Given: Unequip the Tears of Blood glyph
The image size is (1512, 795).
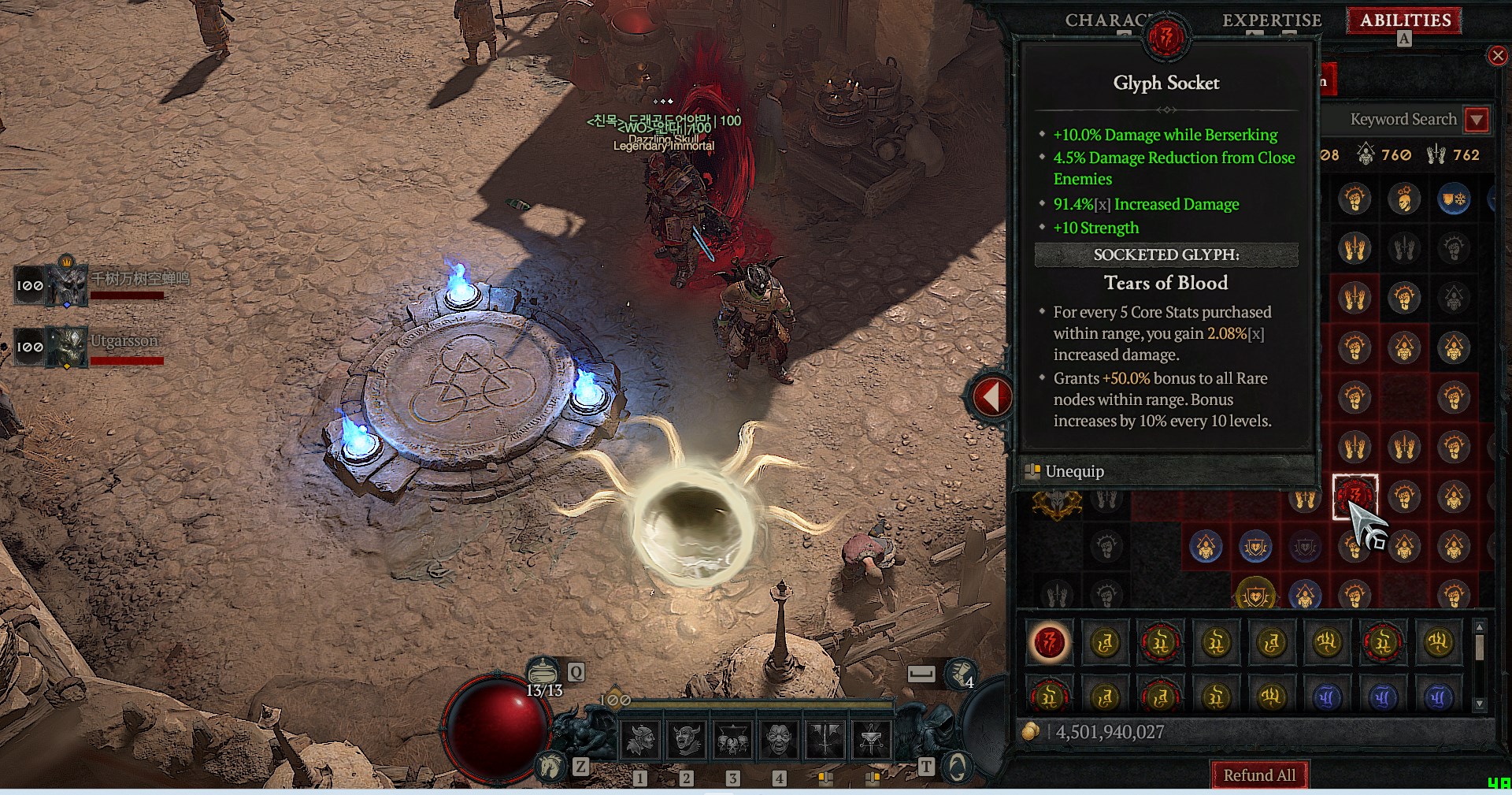Looking at the screenshot, I should click(1075, 471).
